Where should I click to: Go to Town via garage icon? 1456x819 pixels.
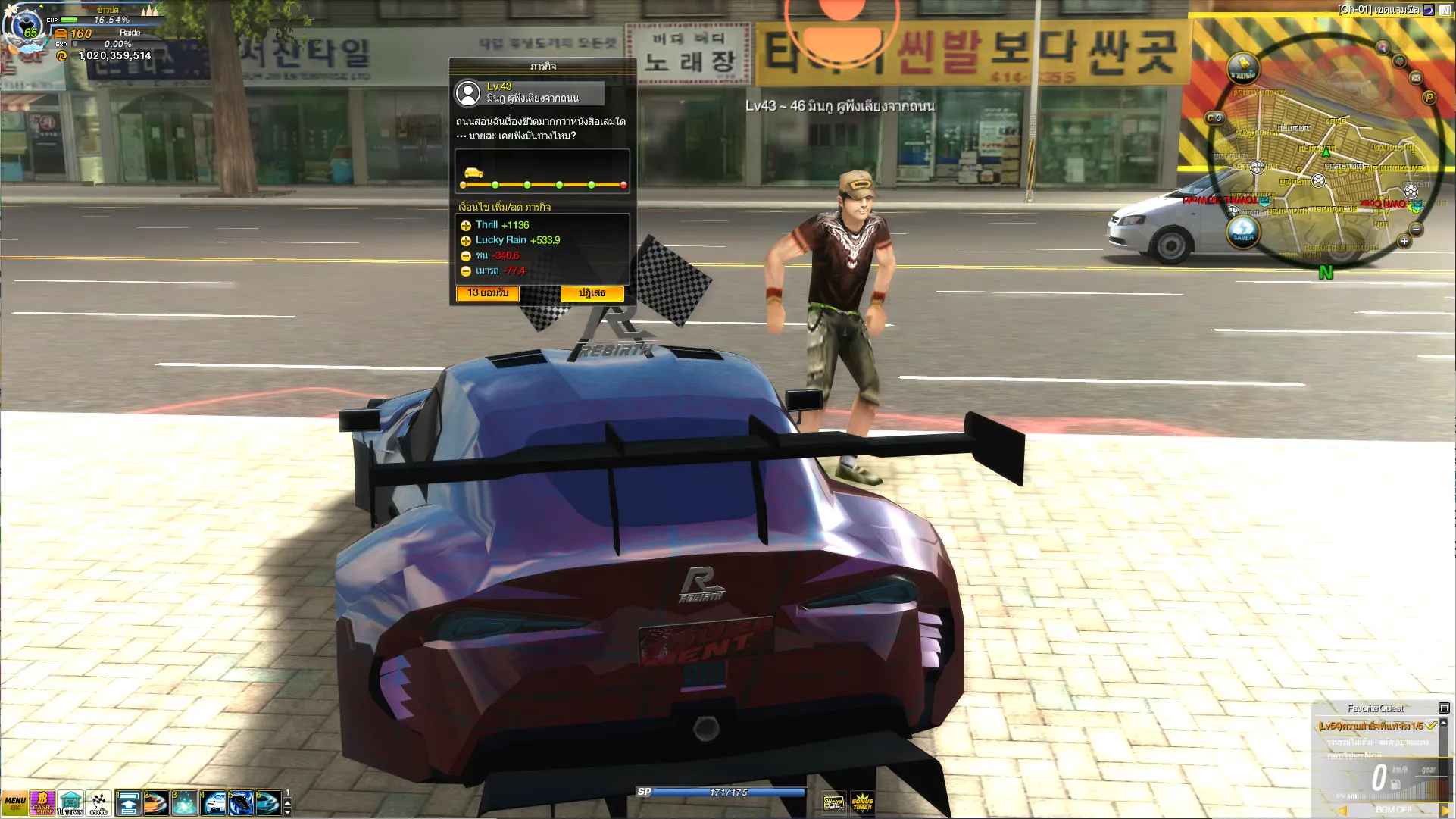tap(70, 803)
